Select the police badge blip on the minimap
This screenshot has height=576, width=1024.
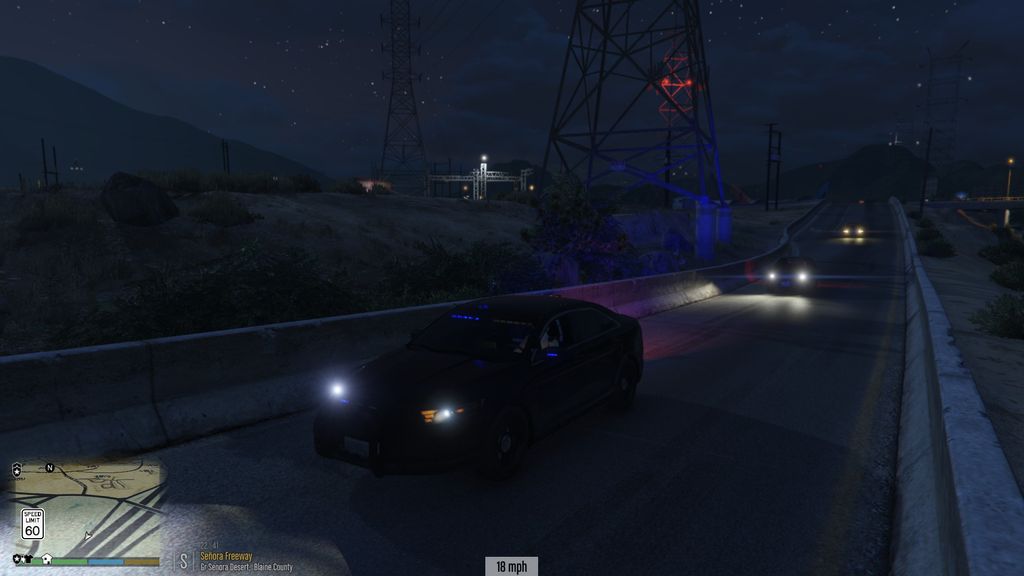click(x=16, y=468)
